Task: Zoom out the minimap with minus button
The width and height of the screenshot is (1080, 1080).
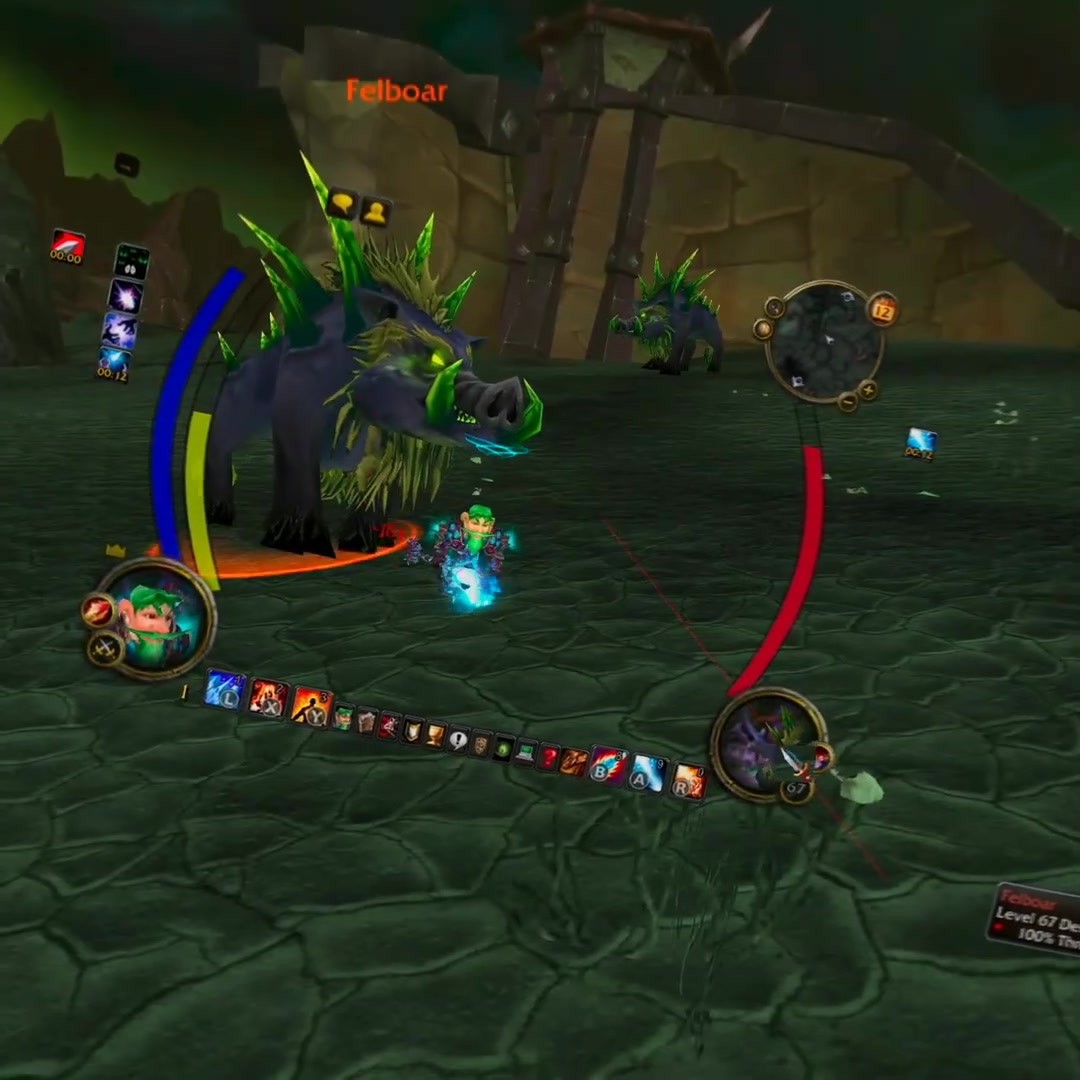Action: [x=847, y=402]
